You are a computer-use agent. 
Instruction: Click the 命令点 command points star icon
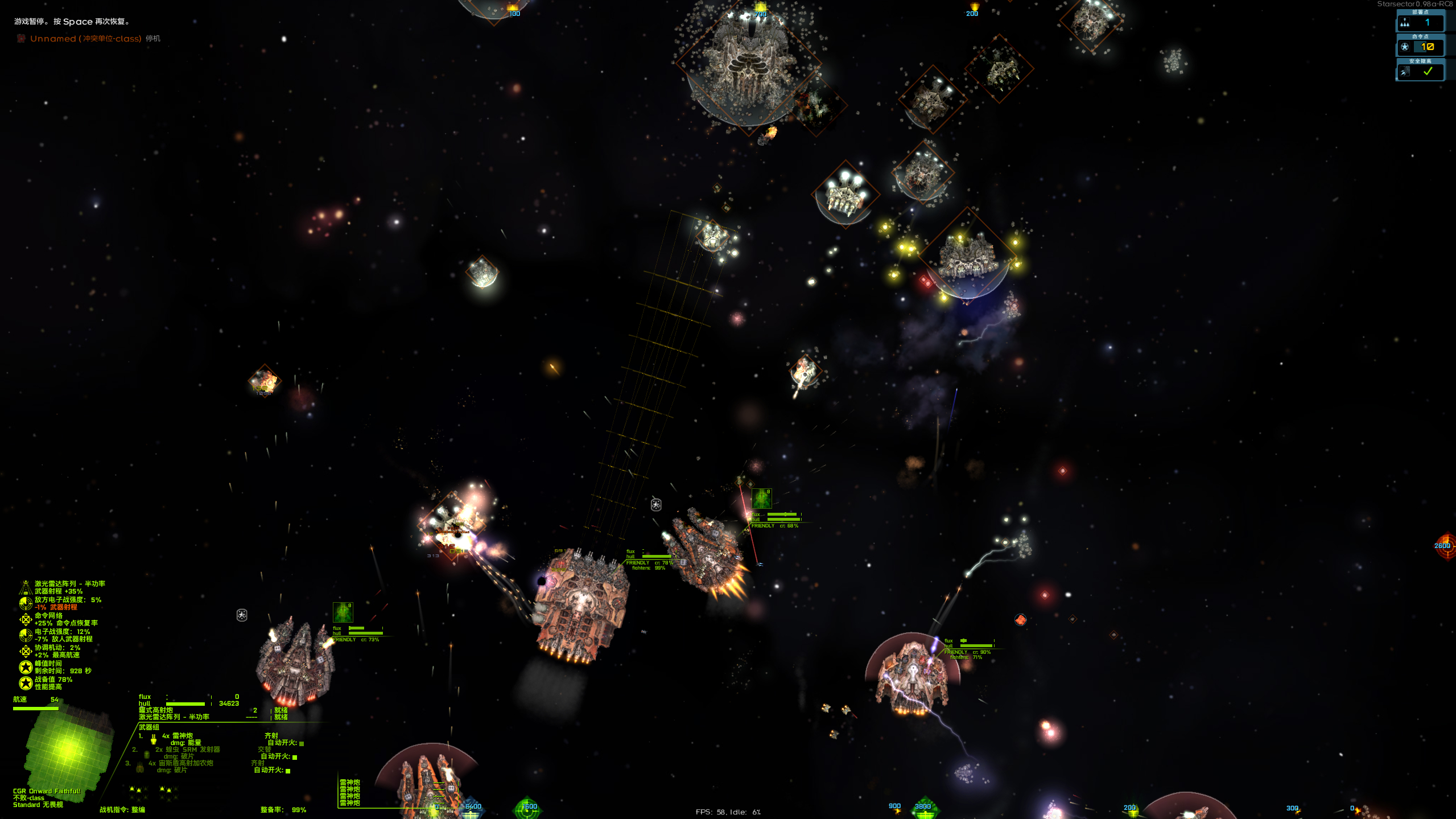click(1405, 47)
